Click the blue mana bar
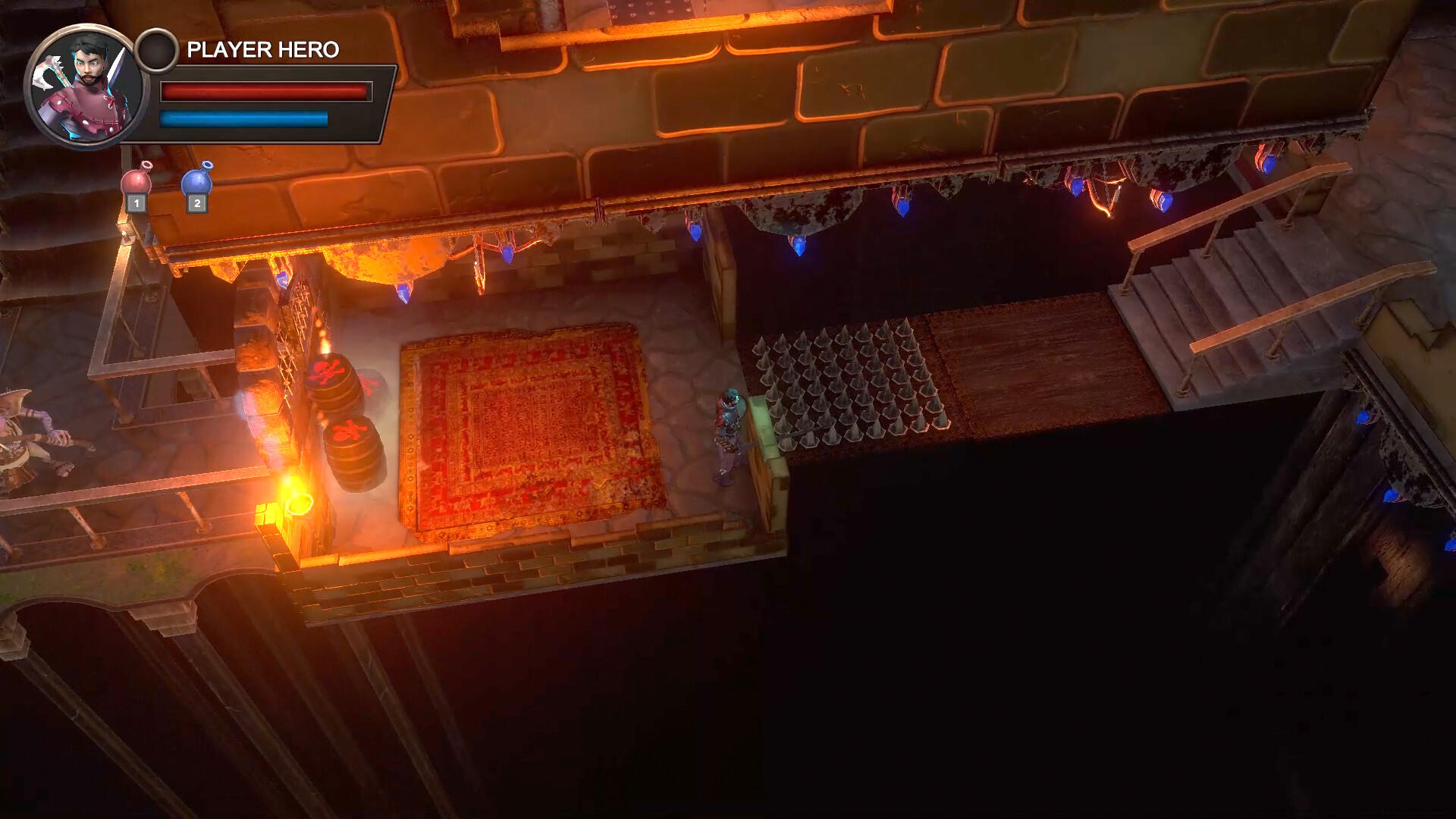The height and width of the screenshot is (819, 1456). tap(243, 120)
